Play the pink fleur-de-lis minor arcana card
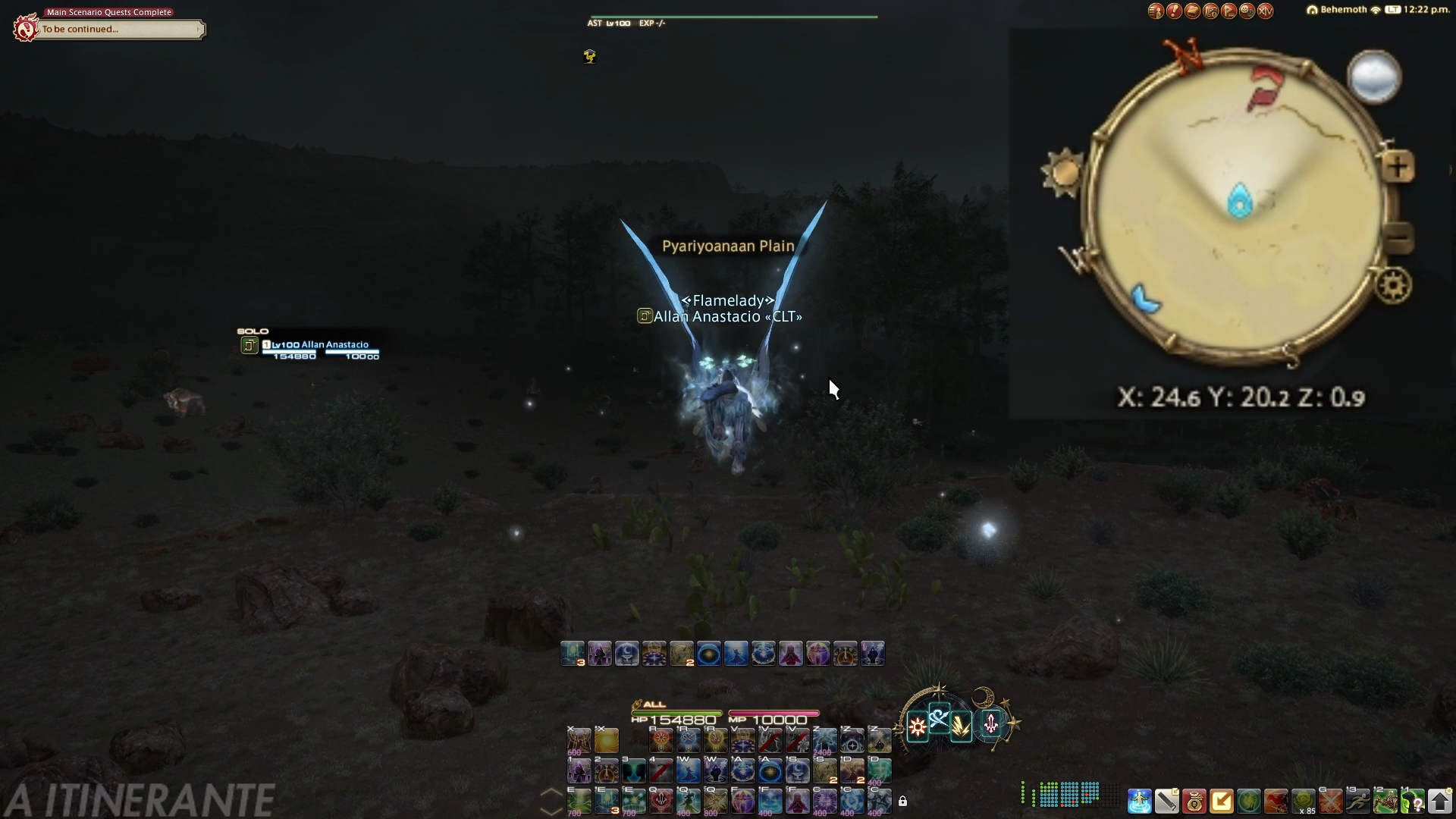Image resolution: width=1456 pixels, height=819 pixels. click(990, 724)
